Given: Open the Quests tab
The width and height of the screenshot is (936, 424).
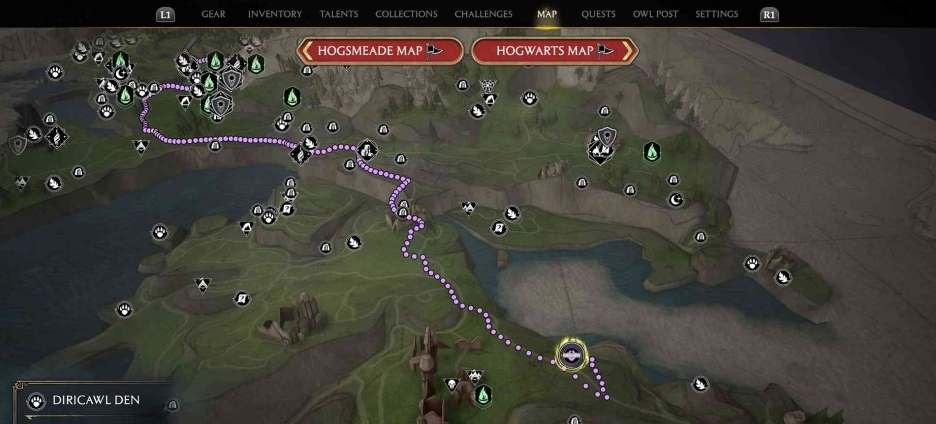Looking at the screenshot, I should 598,14.
